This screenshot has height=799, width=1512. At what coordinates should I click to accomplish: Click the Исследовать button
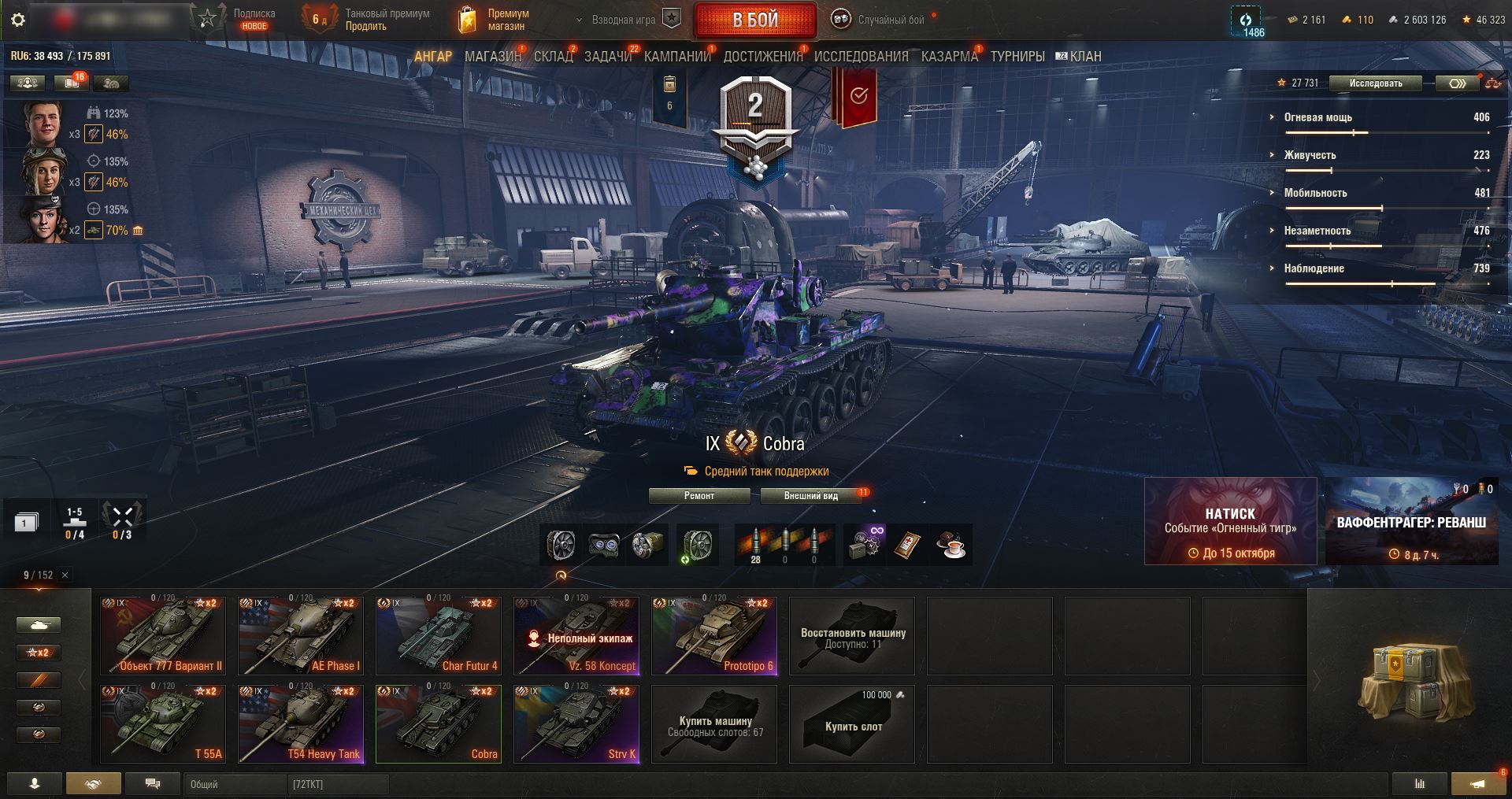point(1375,83)
